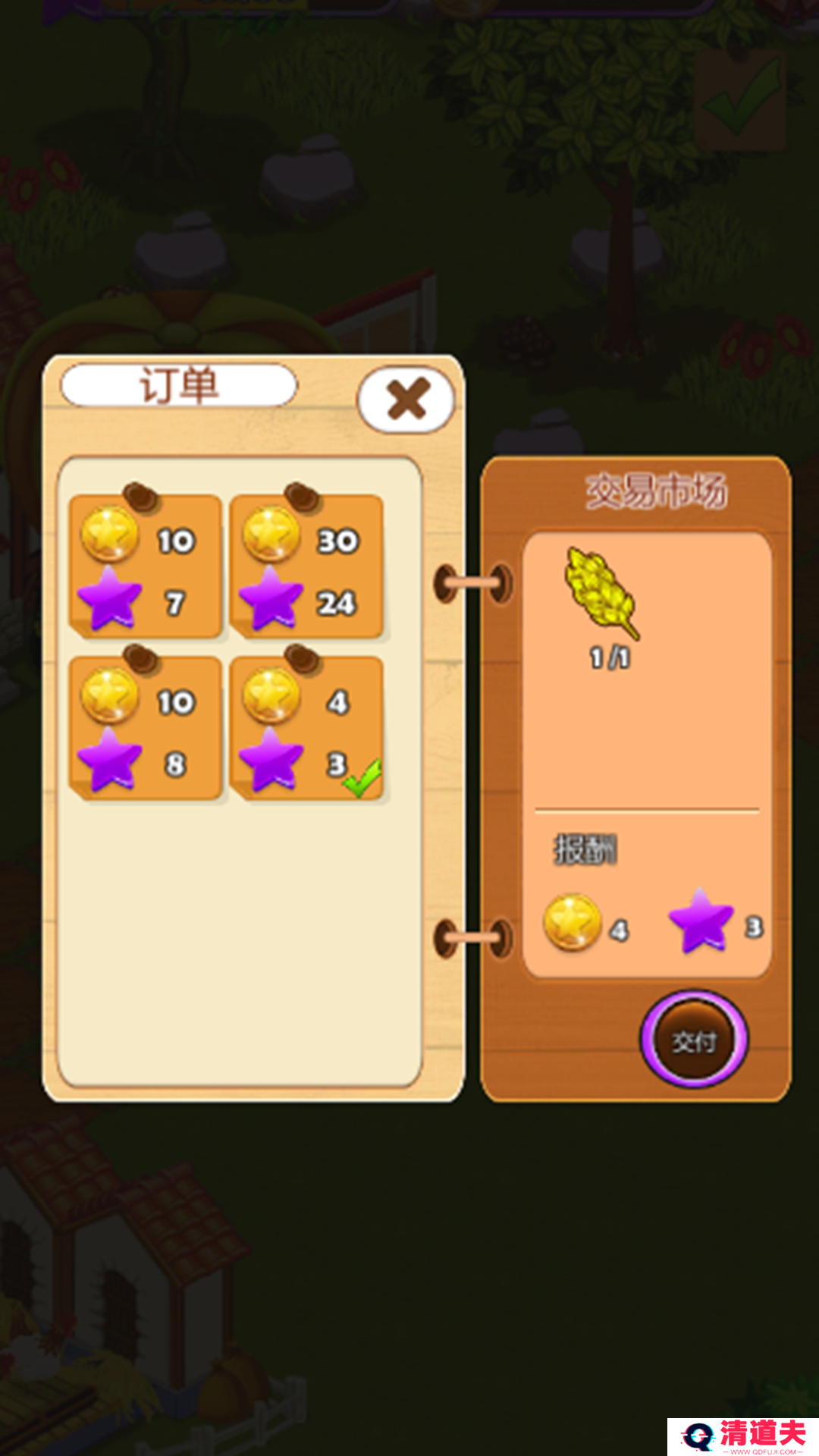
Task: Deliver the order with the 交付 button
Action: pos(694,1040)
